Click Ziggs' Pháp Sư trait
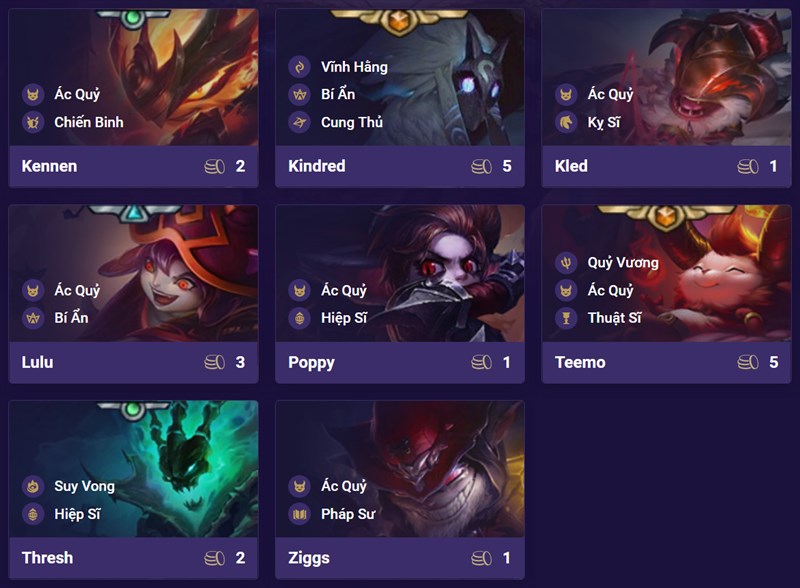 point(348,514)
